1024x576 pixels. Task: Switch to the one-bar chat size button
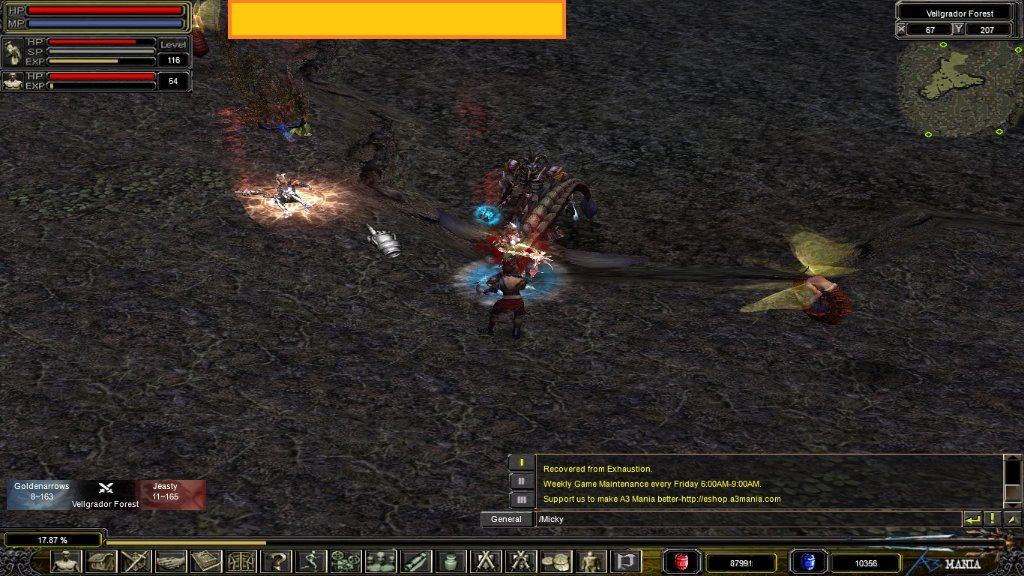(x=521, y=462)
